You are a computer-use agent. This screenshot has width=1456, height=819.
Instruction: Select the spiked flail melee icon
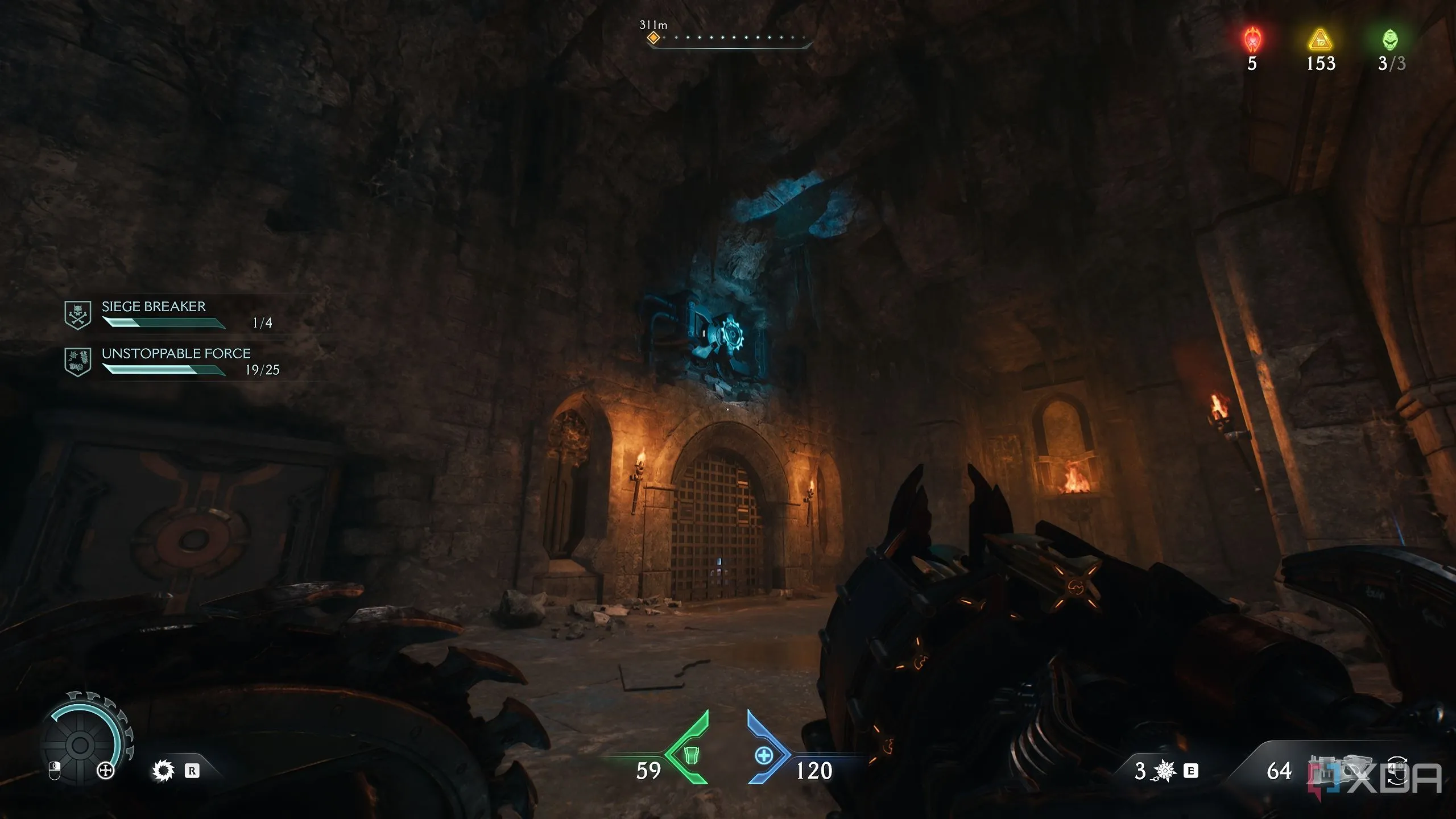click(x=1165, y=771)
